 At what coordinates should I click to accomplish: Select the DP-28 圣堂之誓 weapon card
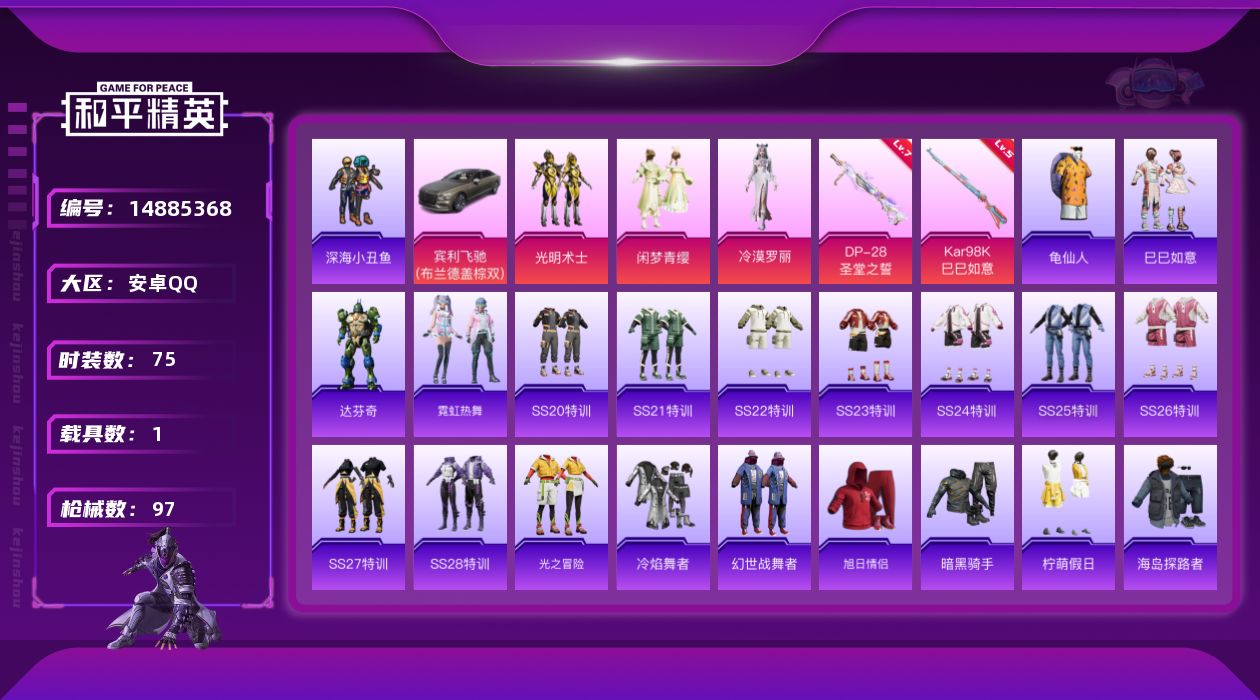(865, 211)
